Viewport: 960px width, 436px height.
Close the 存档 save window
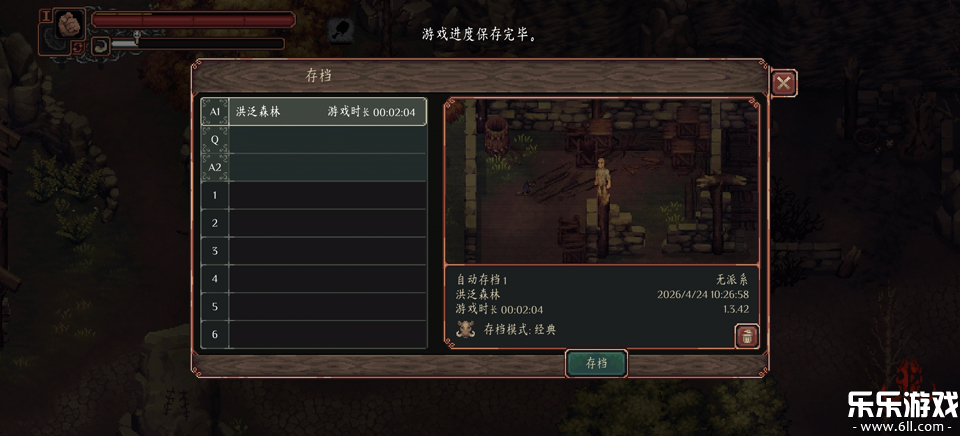pos(783,83)
